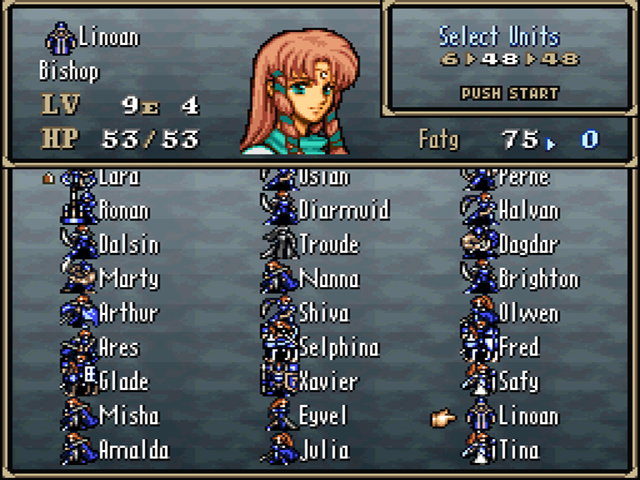Select Shiva for deployment
This screenshot has width=640, height=480.
(x=324, y=313)
